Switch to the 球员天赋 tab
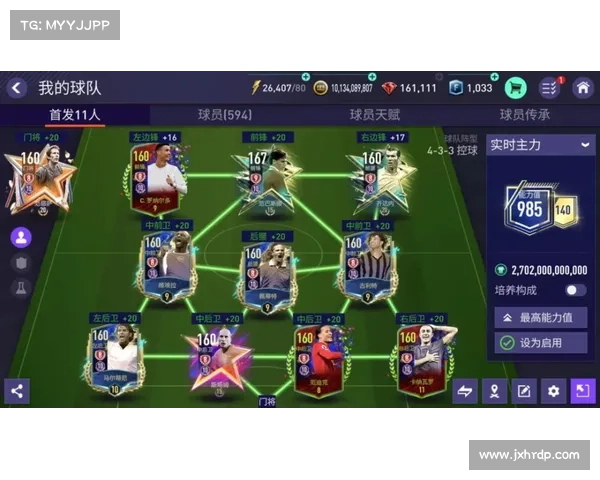Screen dimensions: 600x480 [x=374, y=115]
